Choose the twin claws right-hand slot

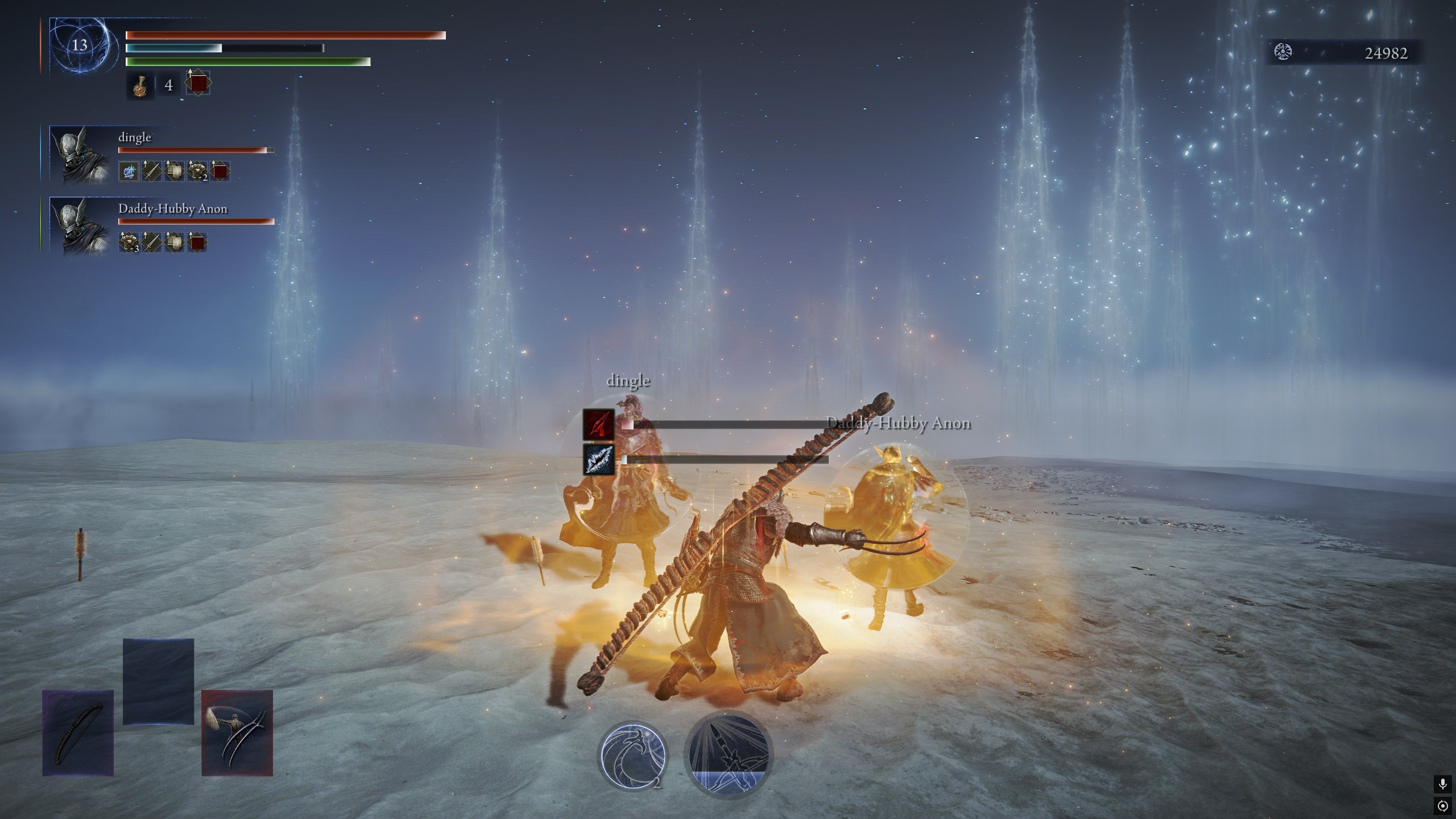tap(237, 733)
